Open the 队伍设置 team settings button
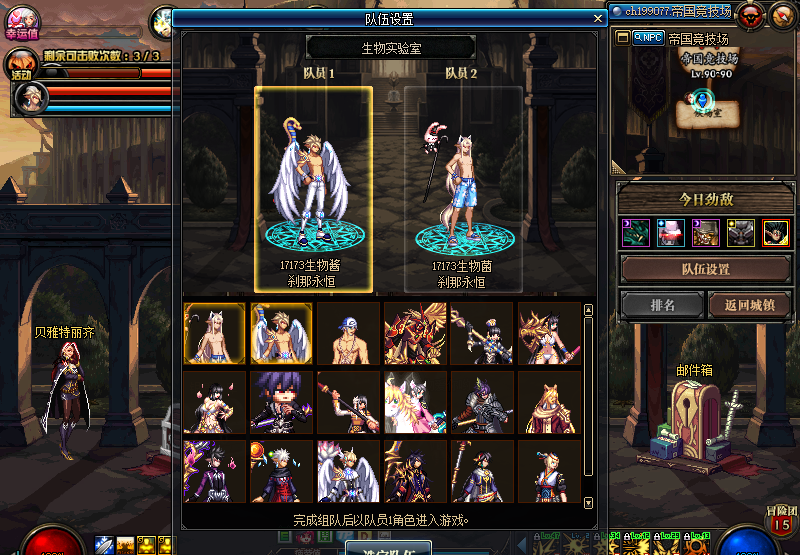 tap(705, 269)
